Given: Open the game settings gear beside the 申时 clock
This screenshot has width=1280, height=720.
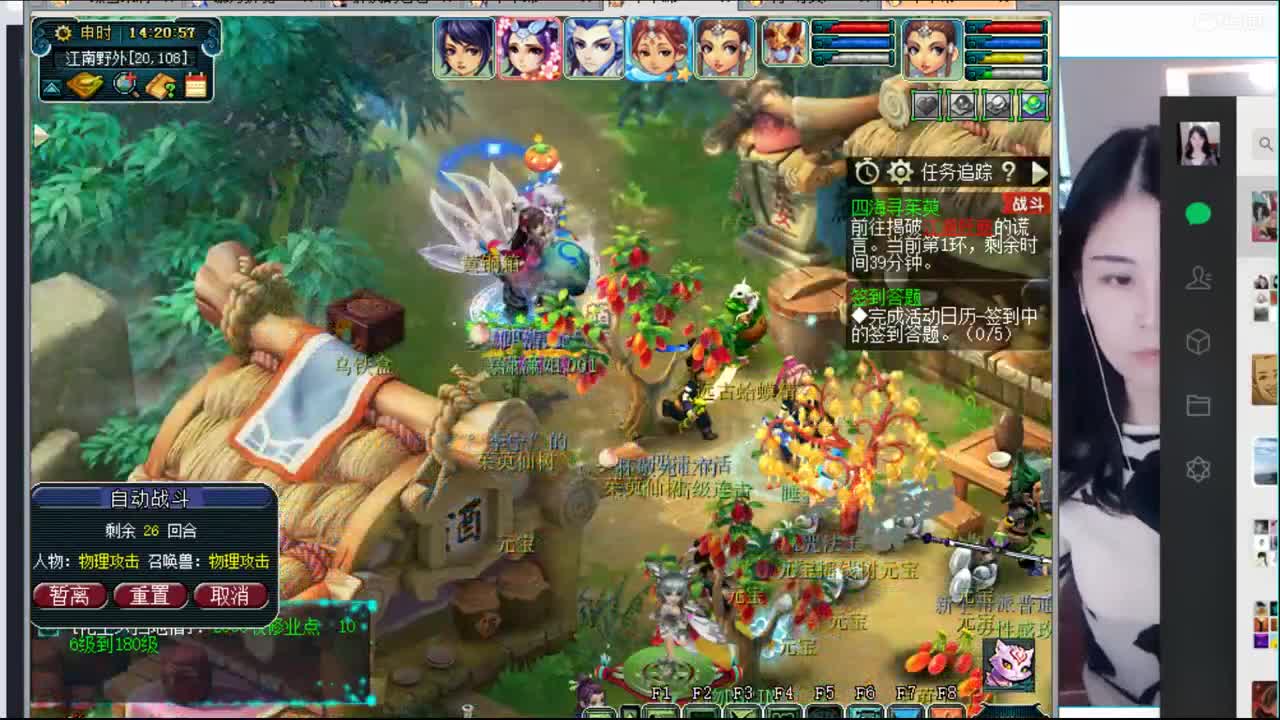Looking at the screenshot, I should 64,33.
